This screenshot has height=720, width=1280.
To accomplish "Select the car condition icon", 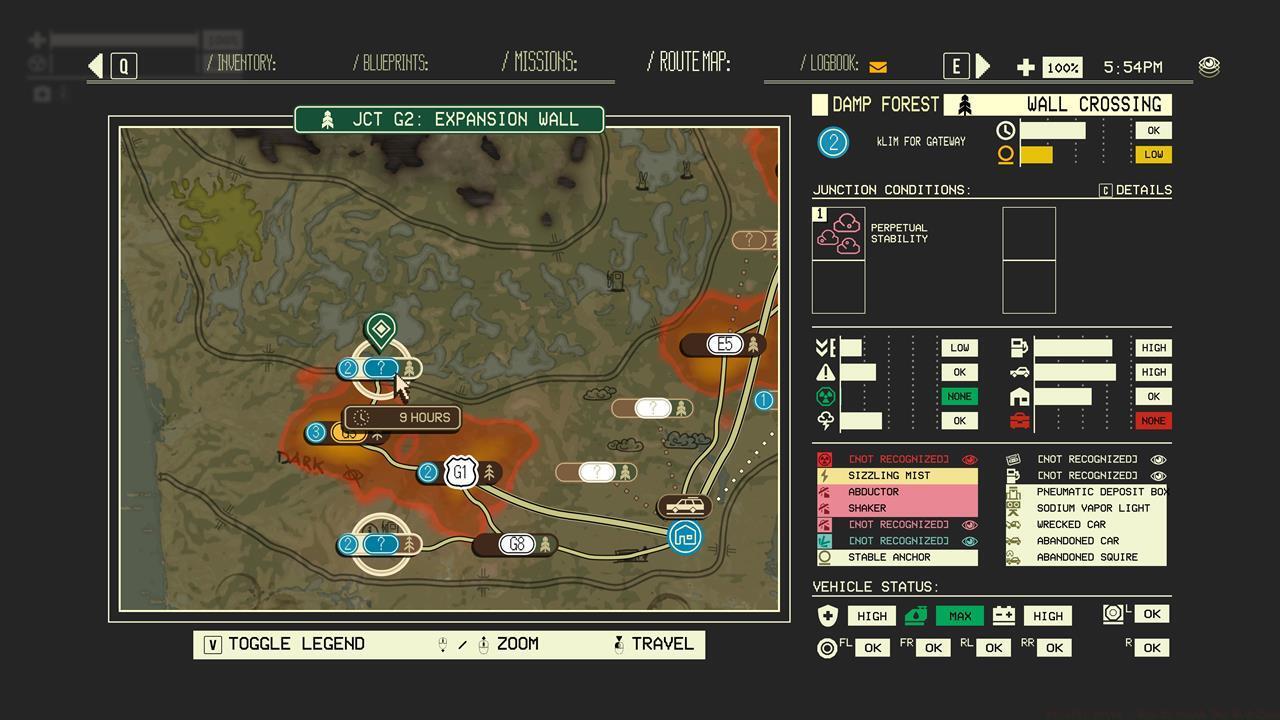I will pos(1018,372).
